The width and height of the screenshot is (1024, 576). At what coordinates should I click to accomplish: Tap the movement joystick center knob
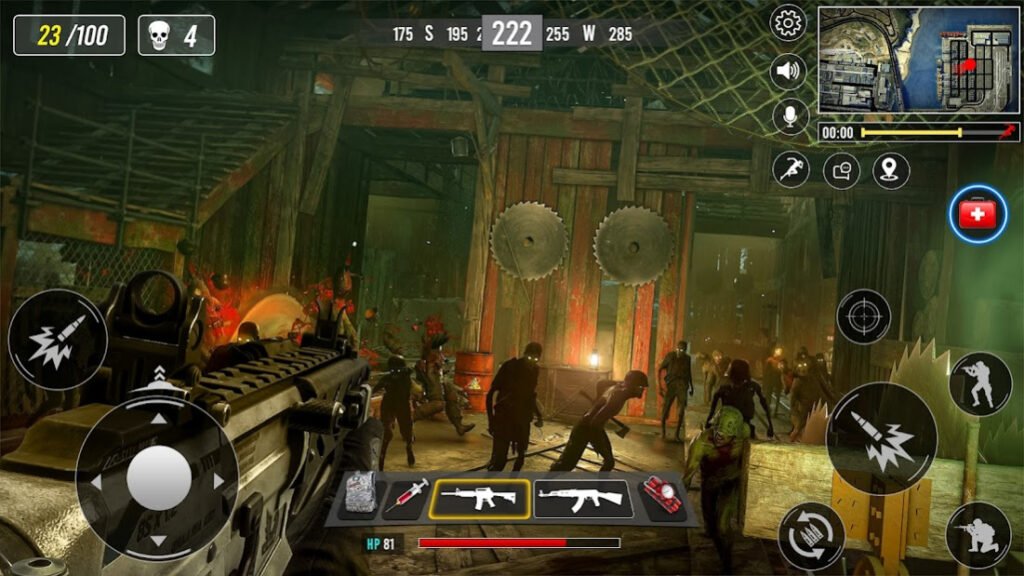coord(158,478)
